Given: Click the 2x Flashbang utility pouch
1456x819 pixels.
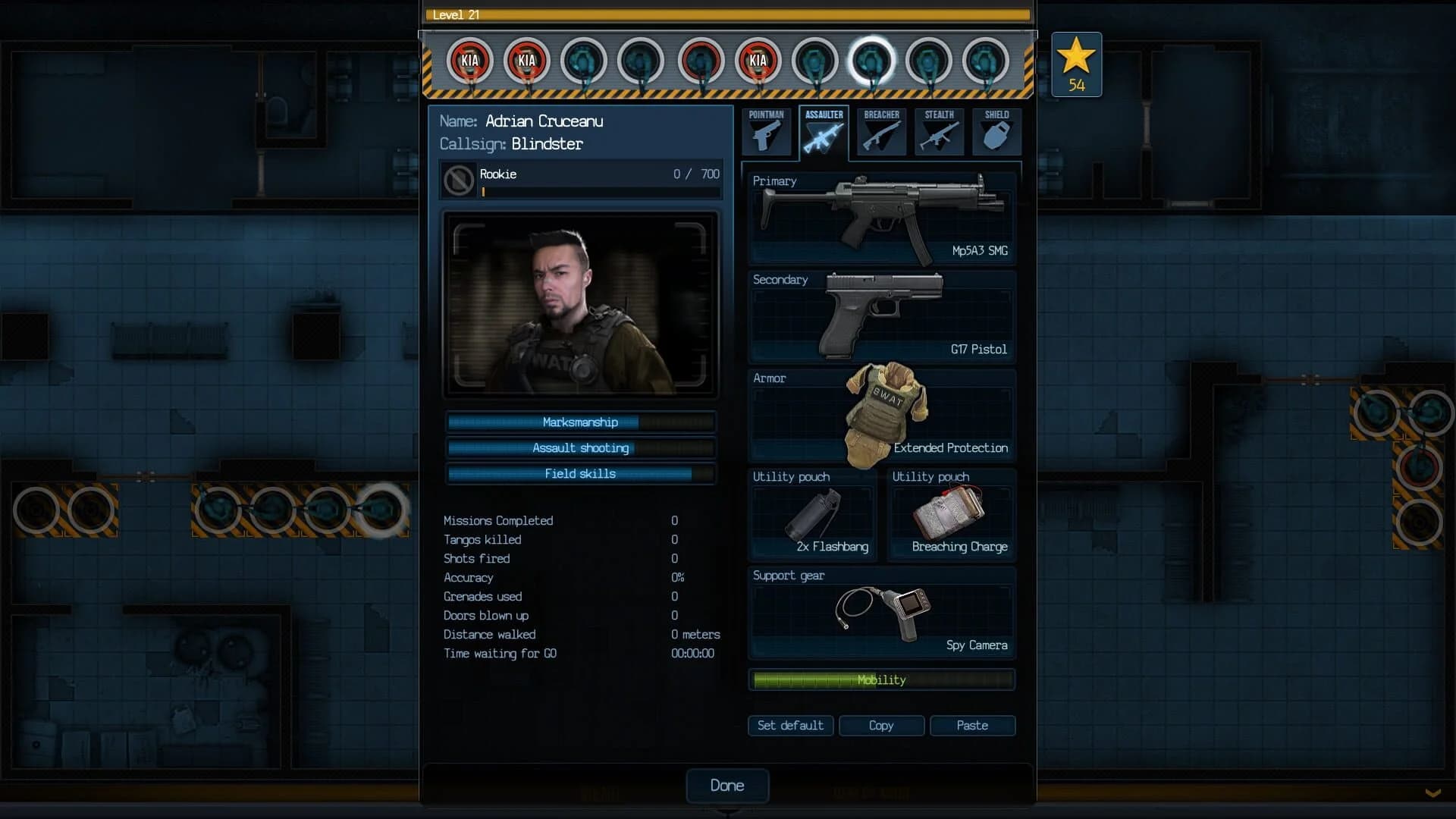Looking at the screenshot, I should (813, 516).
